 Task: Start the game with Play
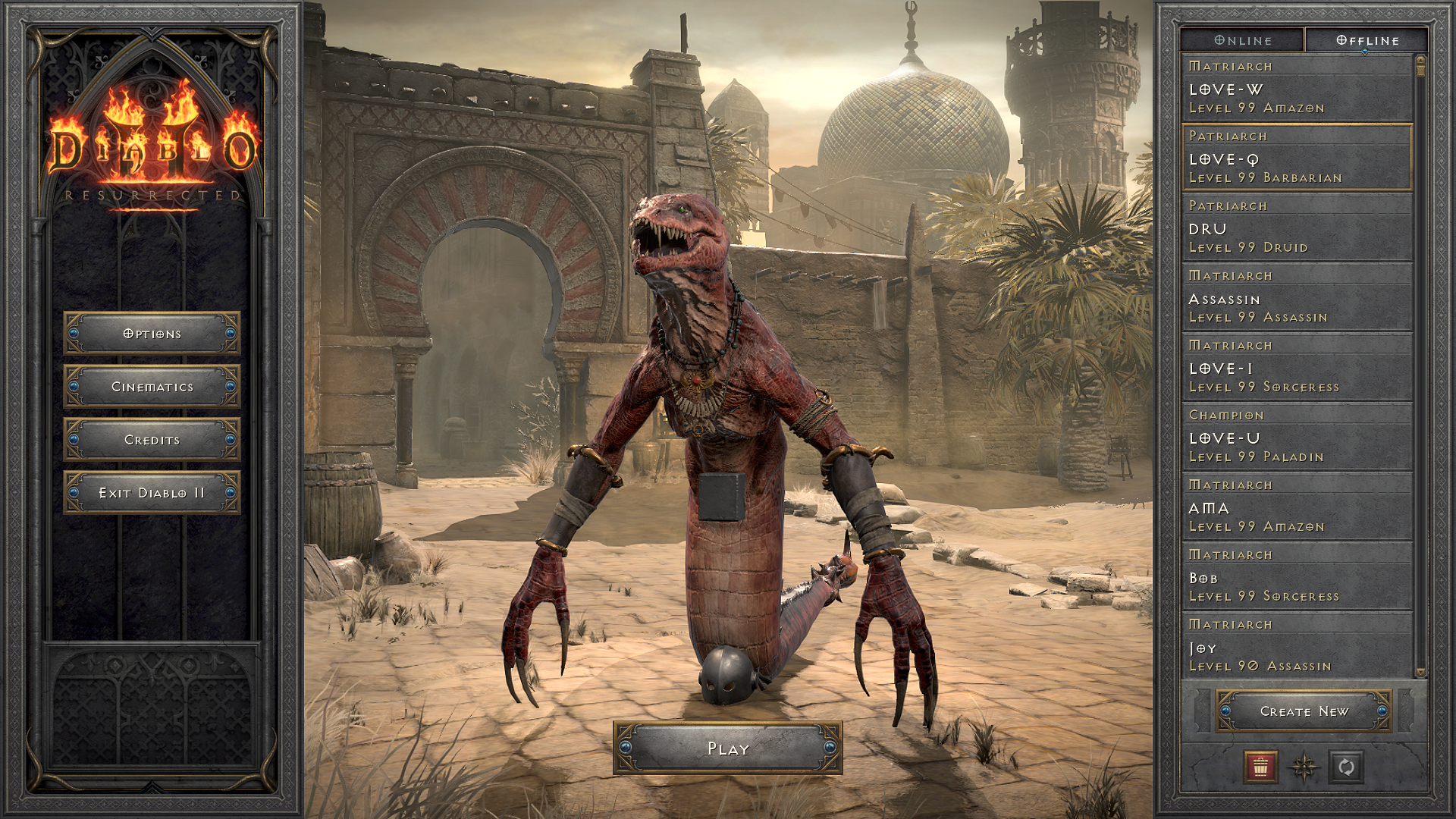pyautogui.click(x=727, y=748)
